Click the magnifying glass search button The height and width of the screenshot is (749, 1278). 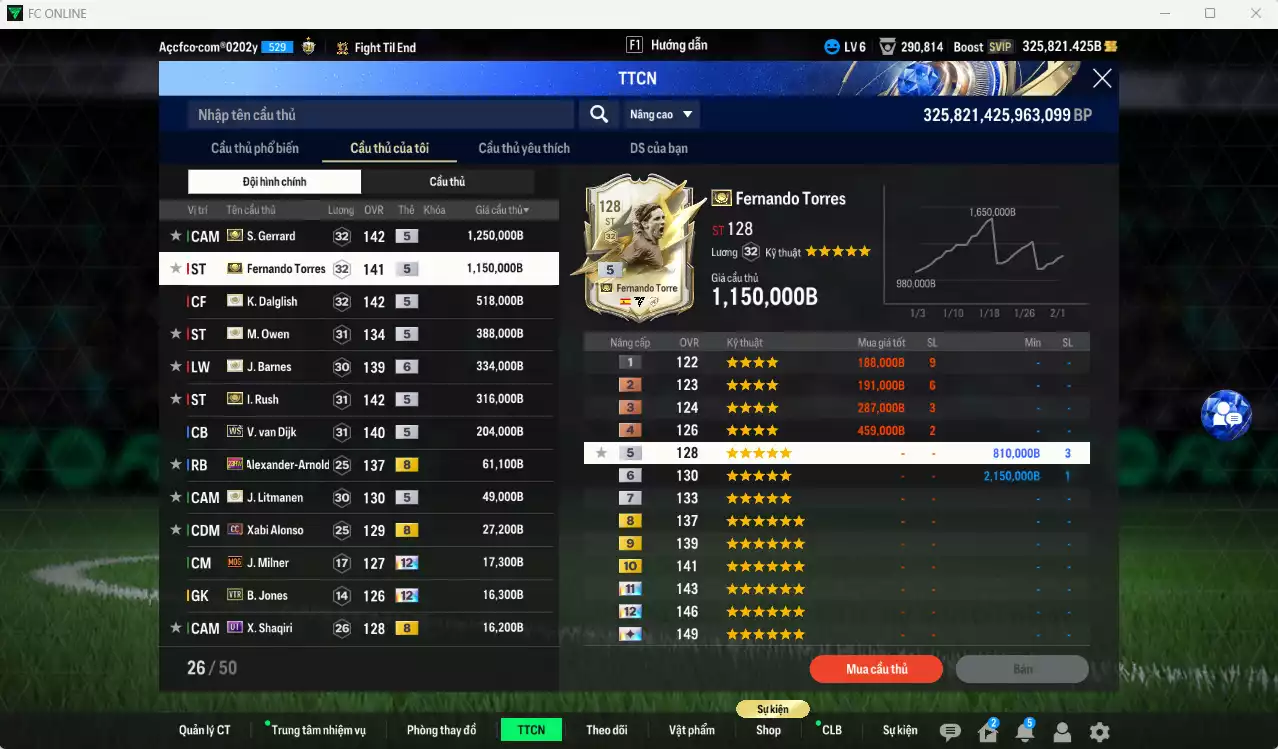coord(599,115)
